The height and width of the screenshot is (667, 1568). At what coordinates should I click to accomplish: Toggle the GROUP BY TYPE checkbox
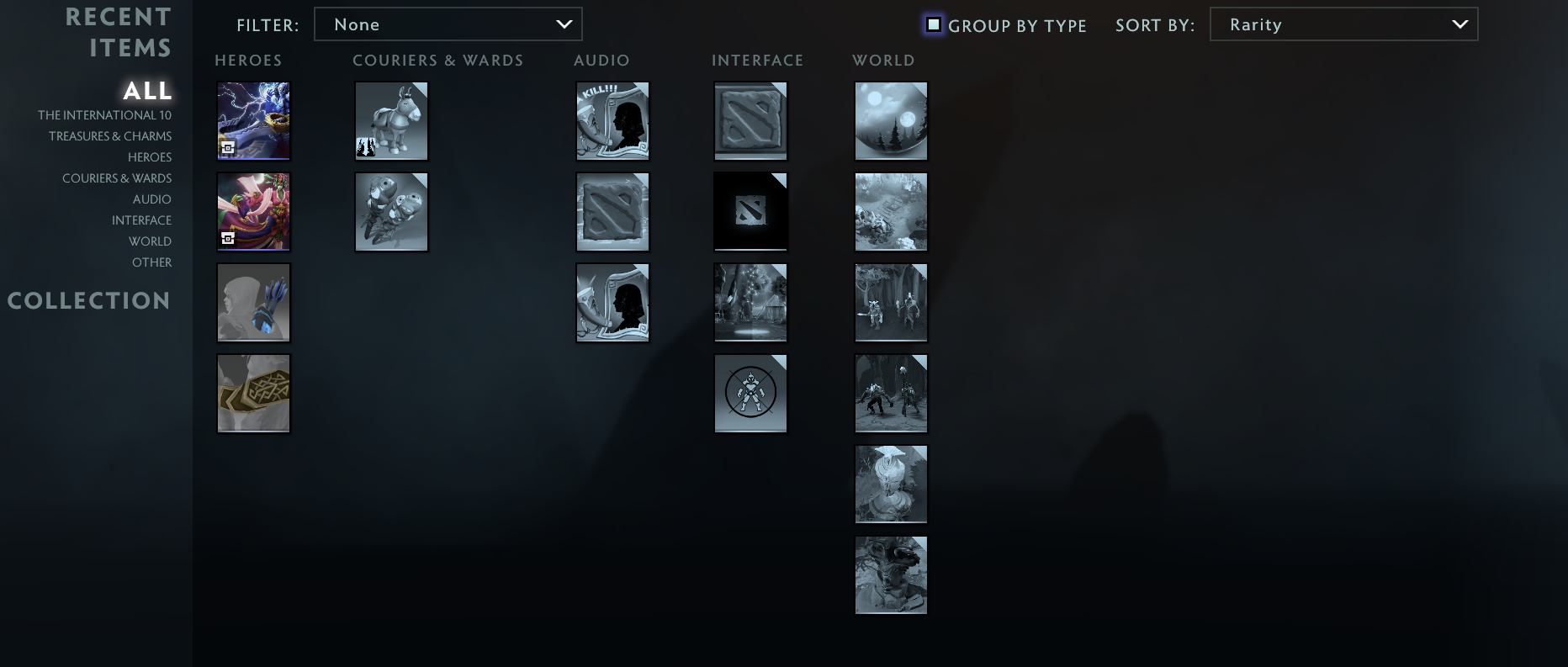(935, 25)
